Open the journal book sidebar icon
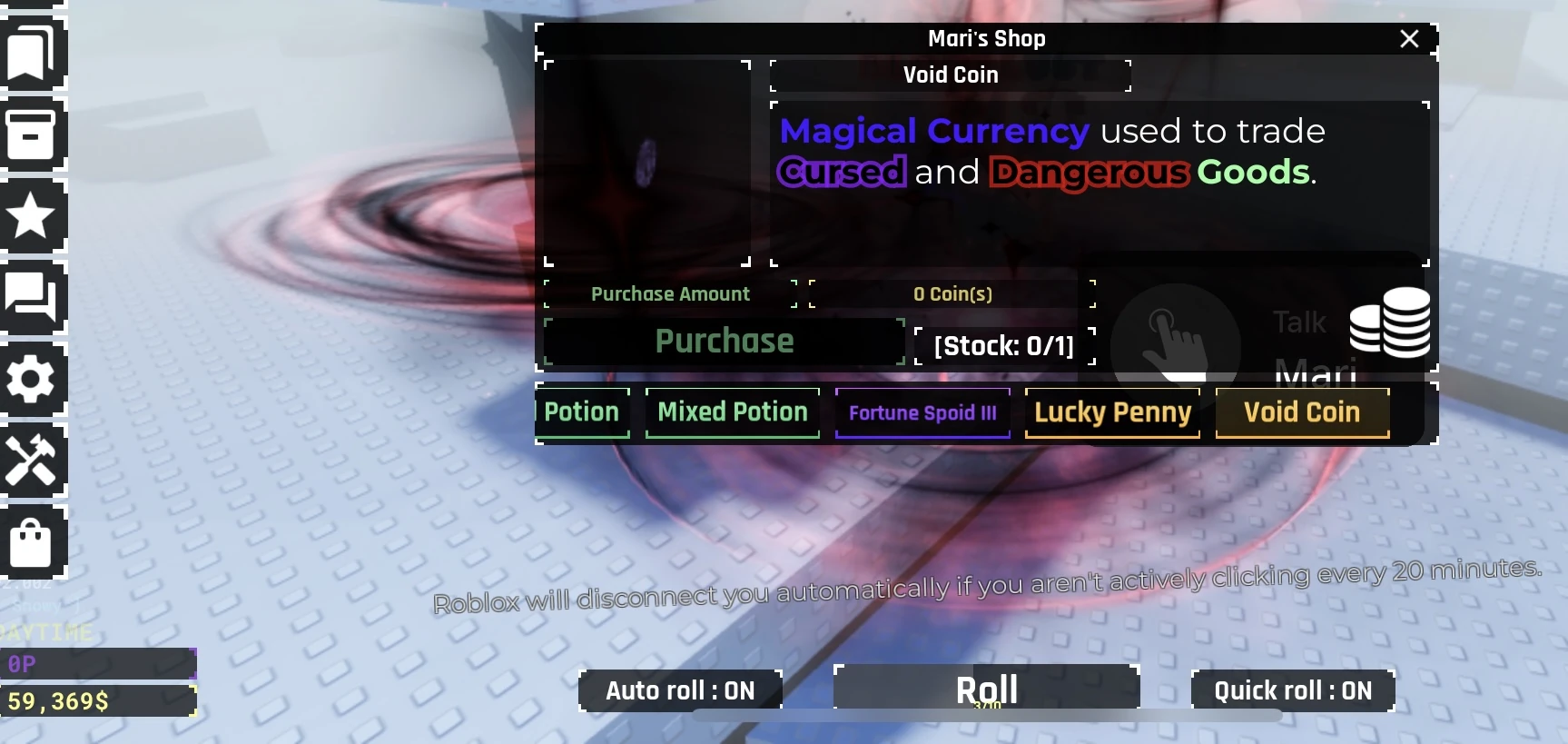The width and height of the screenshot is (1568, 744). 34,53
